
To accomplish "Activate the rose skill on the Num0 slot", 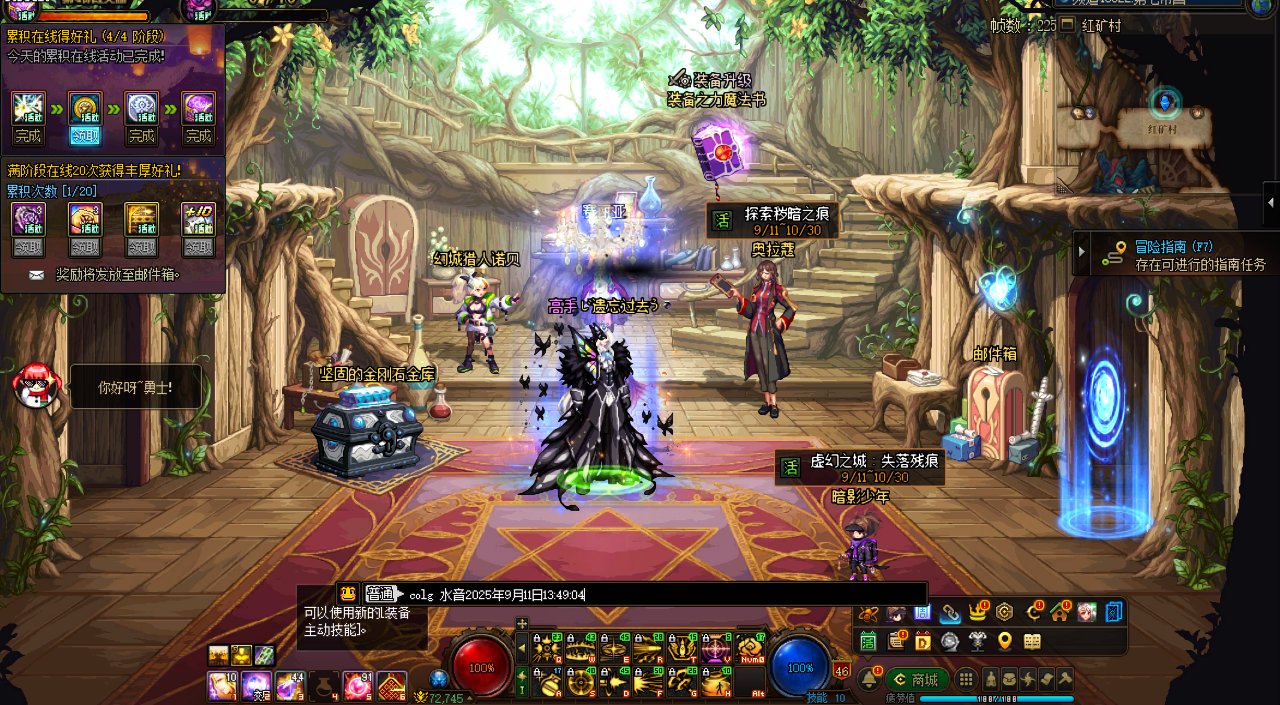I will [750, 650].
